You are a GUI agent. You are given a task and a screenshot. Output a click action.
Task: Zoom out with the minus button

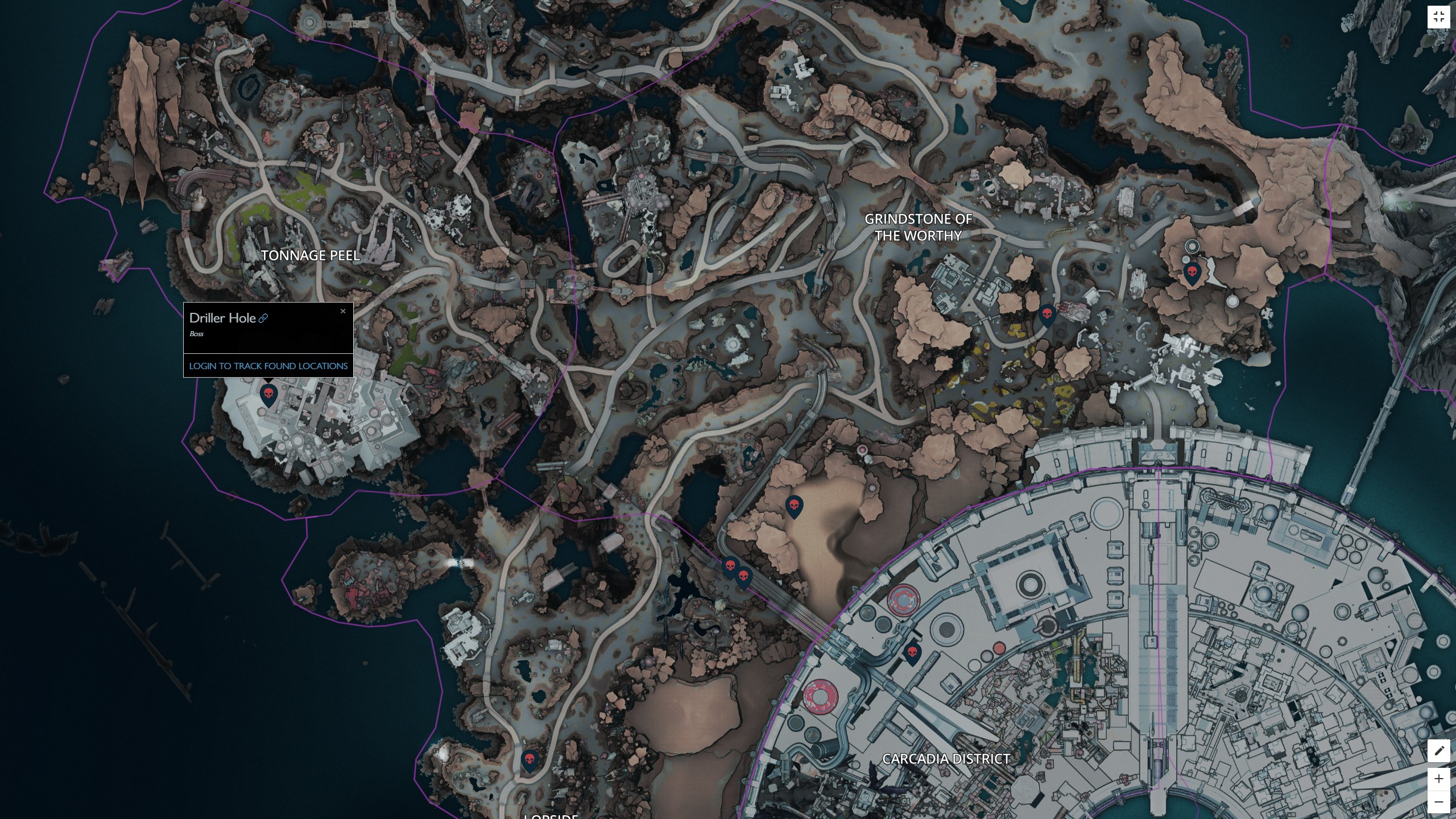click(x=1439, y=800)
